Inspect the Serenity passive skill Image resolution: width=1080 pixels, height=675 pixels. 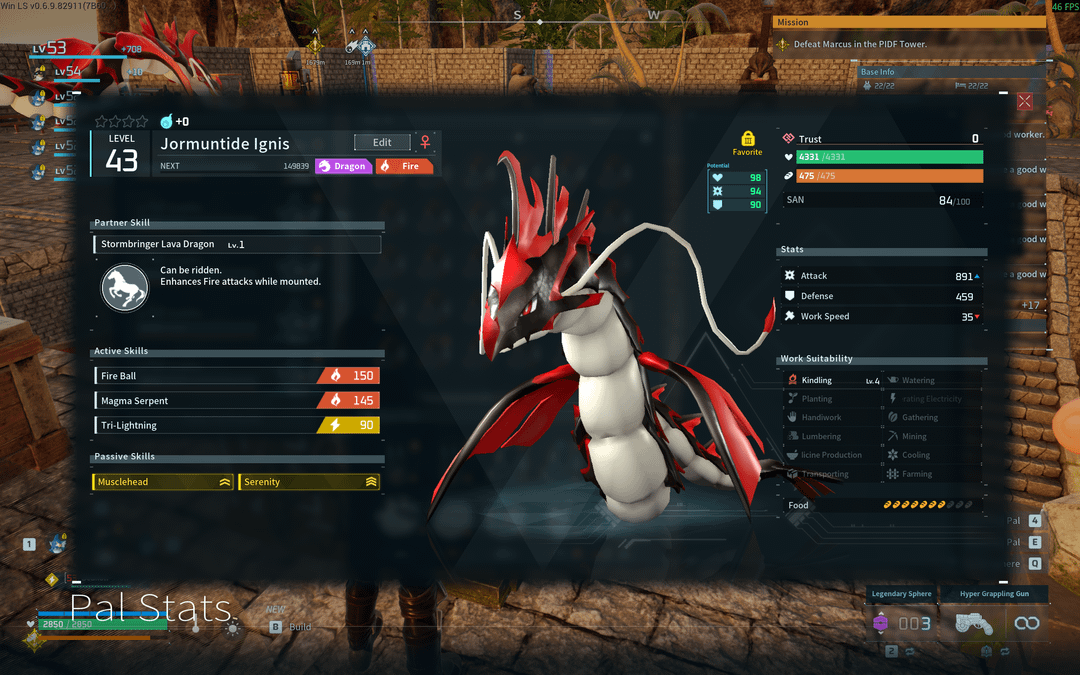point(309,482)
